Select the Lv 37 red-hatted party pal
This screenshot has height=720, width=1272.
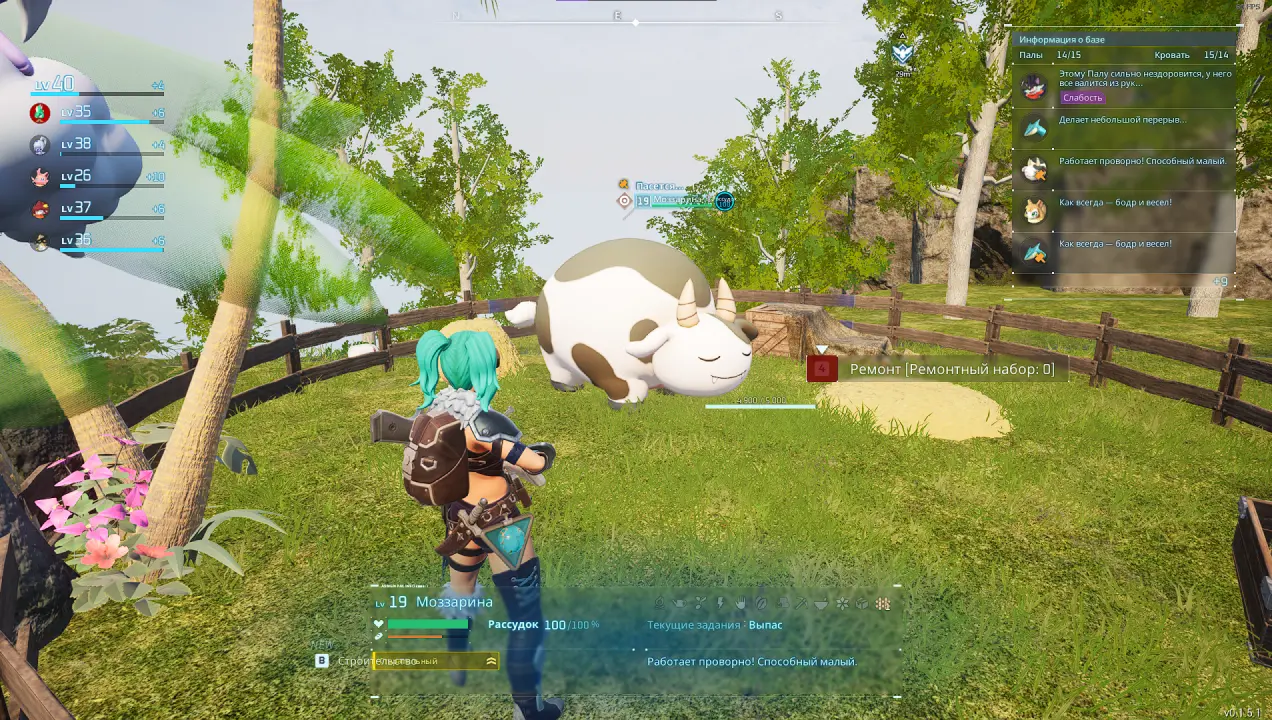(x=40, y=209)
